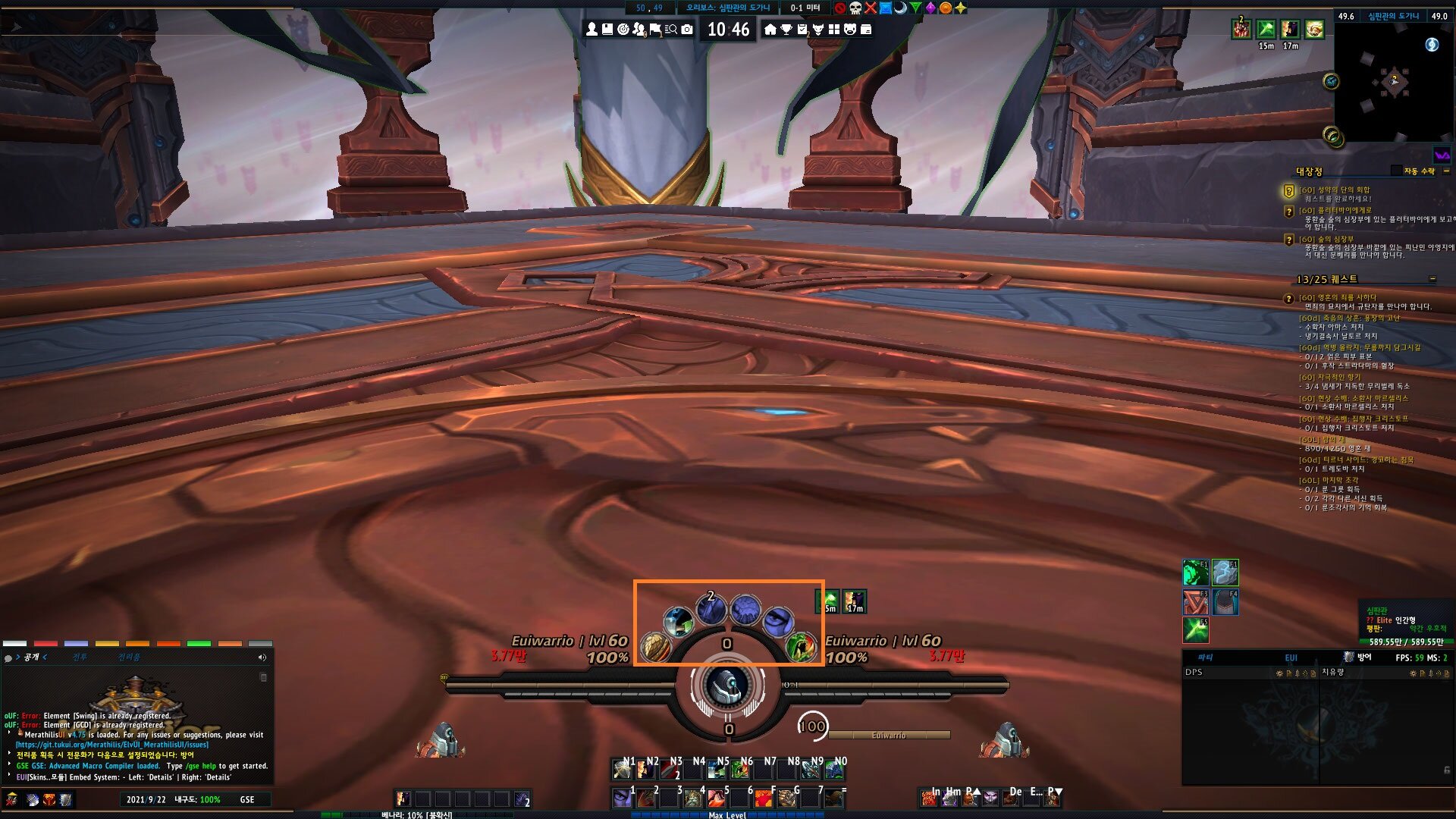Activate the ability bound to key 1
The height and width of the screenshot is (819, 1456).
click(622, 798)
